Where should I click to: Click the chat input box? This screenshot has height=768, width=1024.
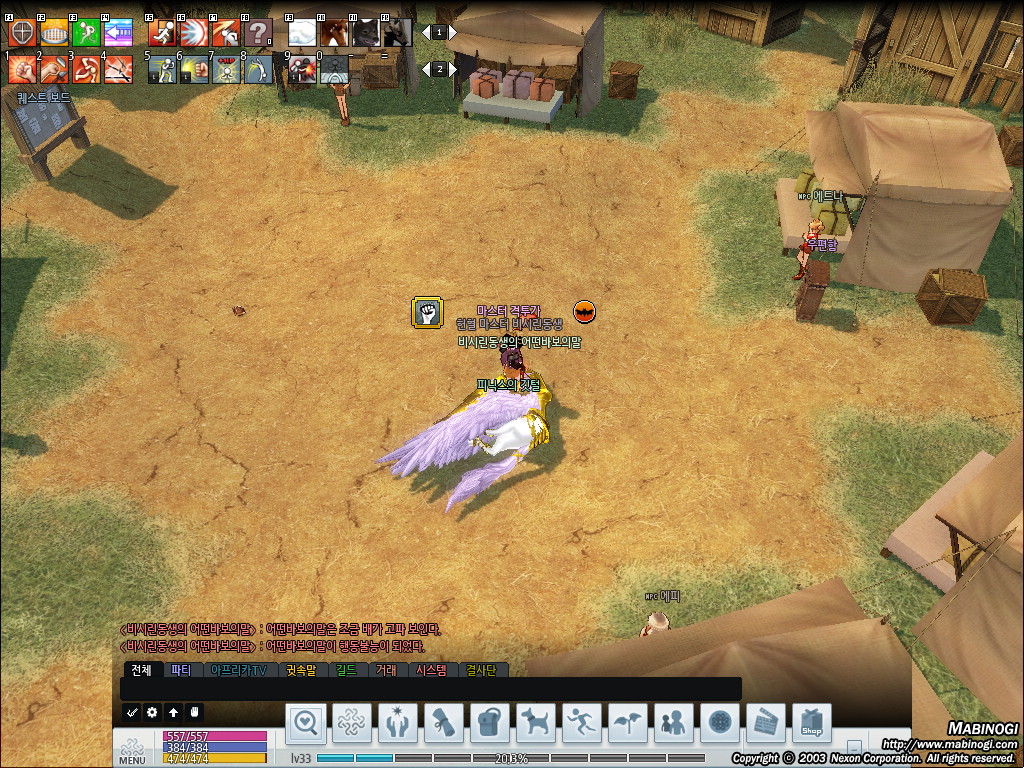(430, 689)
